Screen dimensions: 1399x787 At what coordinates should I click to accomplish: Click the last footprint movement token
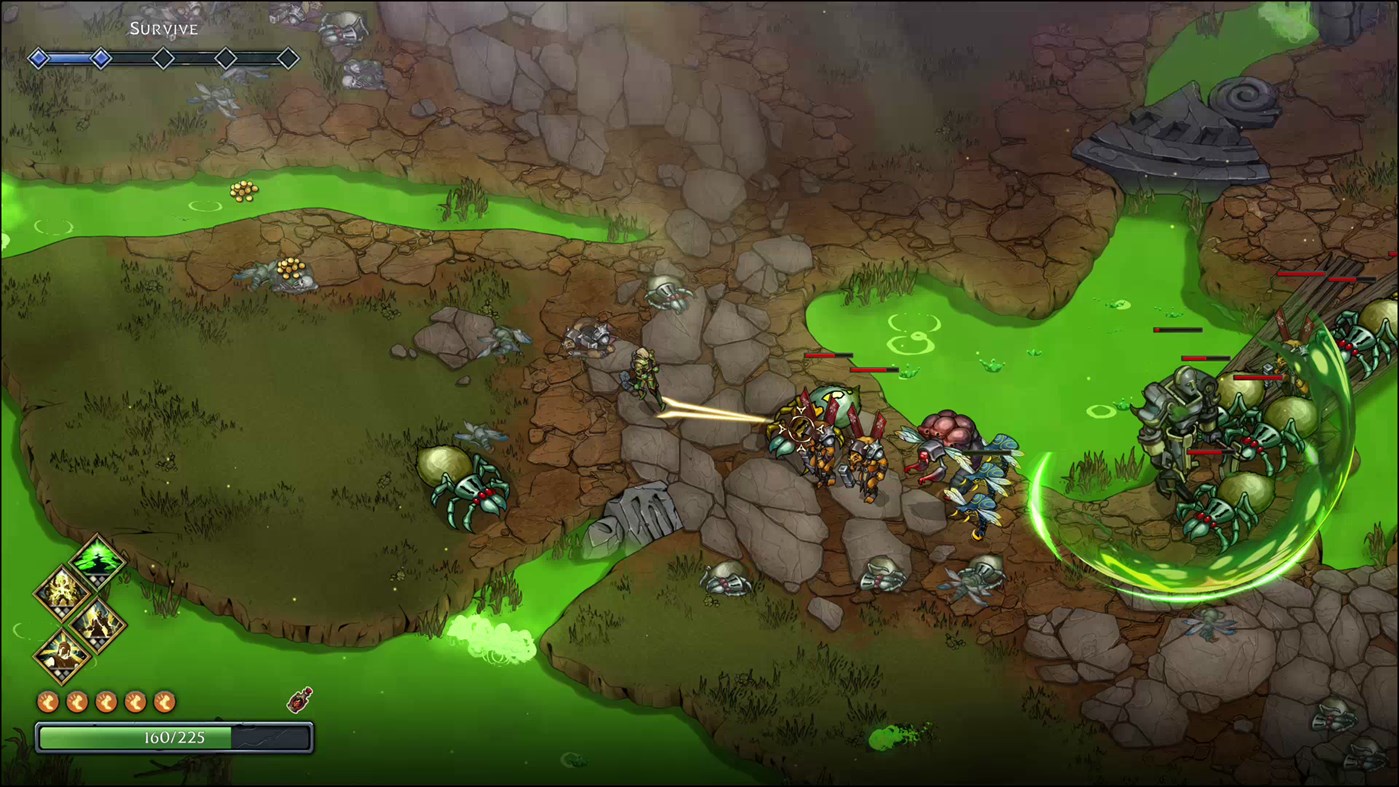pos(163,701)
